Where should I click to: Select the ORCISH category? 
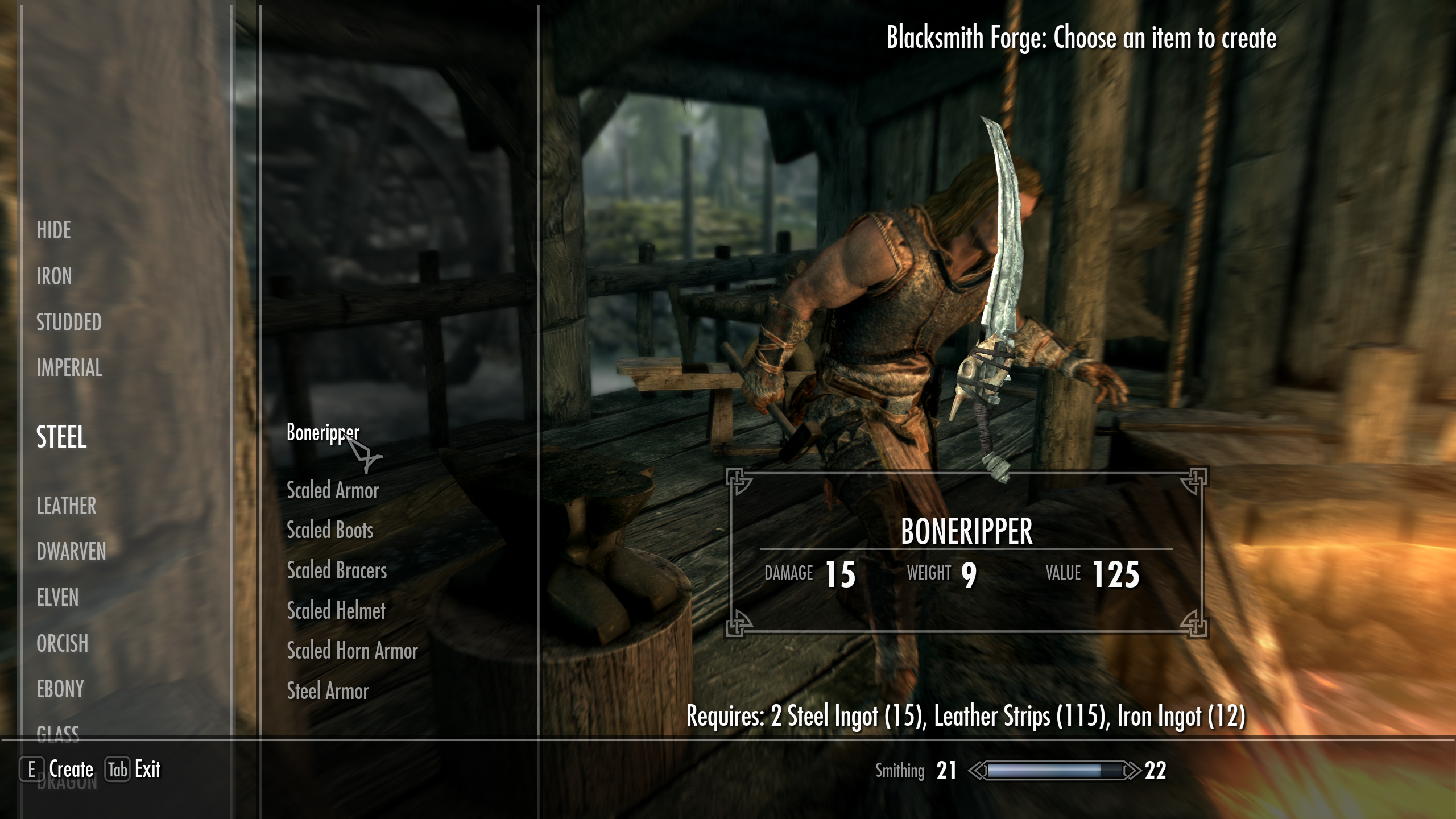(x=62, y=644)
